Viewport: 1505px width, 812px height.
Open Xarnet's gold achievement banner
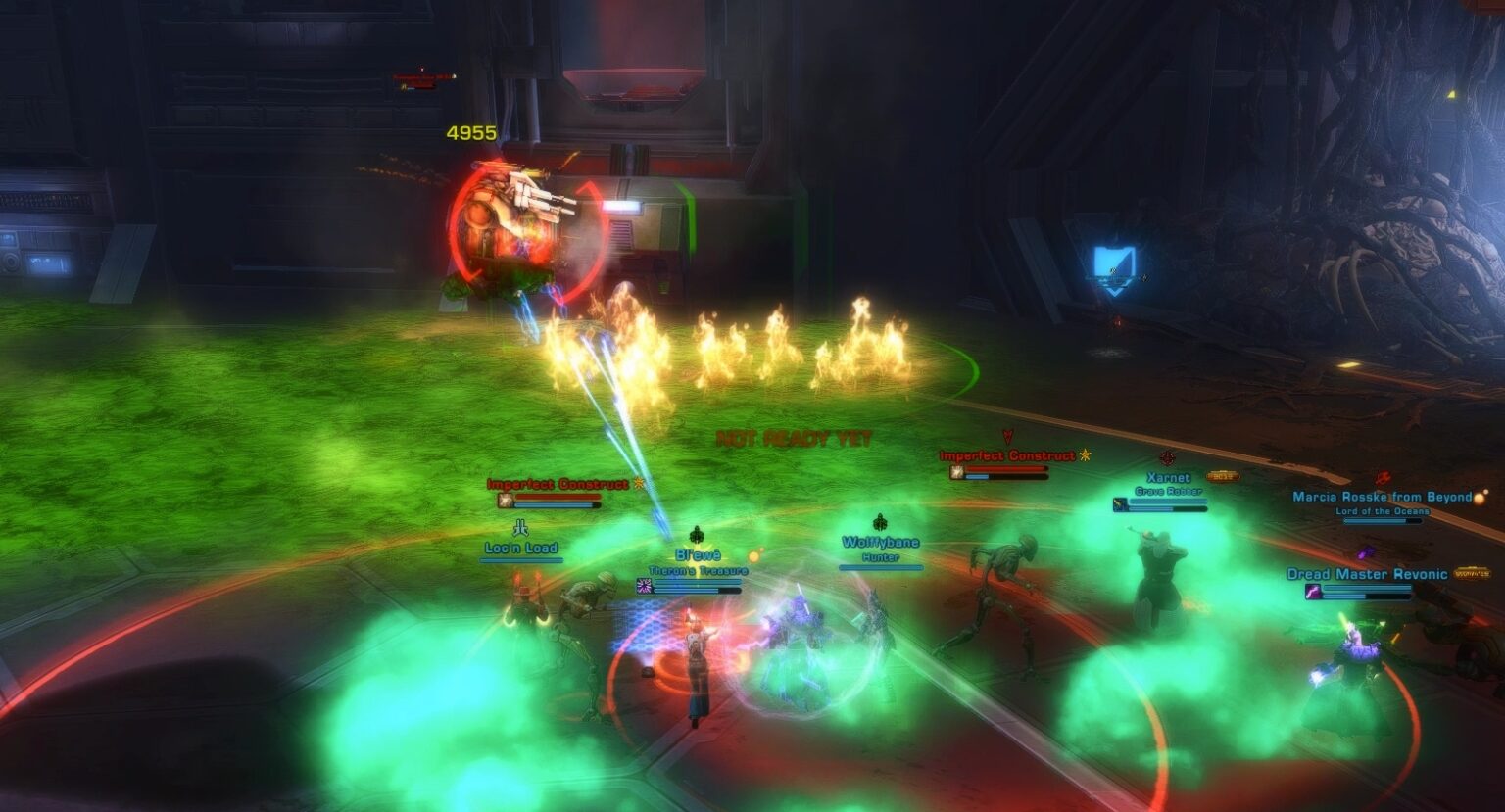point(1223,476)
